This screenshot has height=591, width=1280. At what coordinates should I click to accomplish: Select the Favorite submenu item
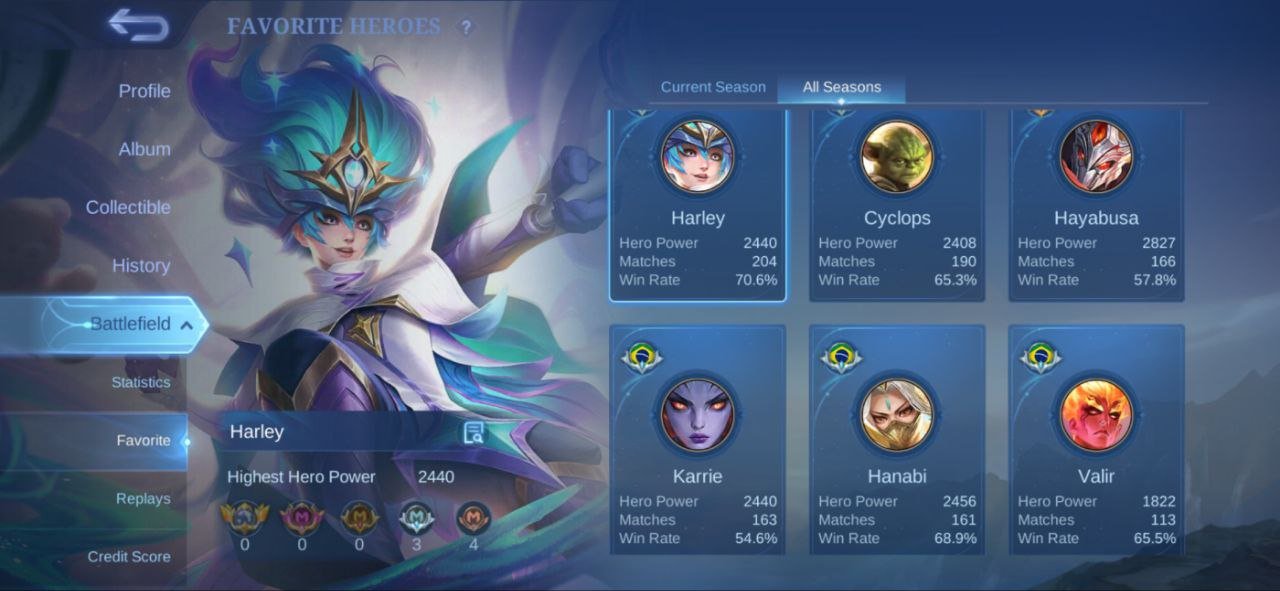(x=143, y=441)
